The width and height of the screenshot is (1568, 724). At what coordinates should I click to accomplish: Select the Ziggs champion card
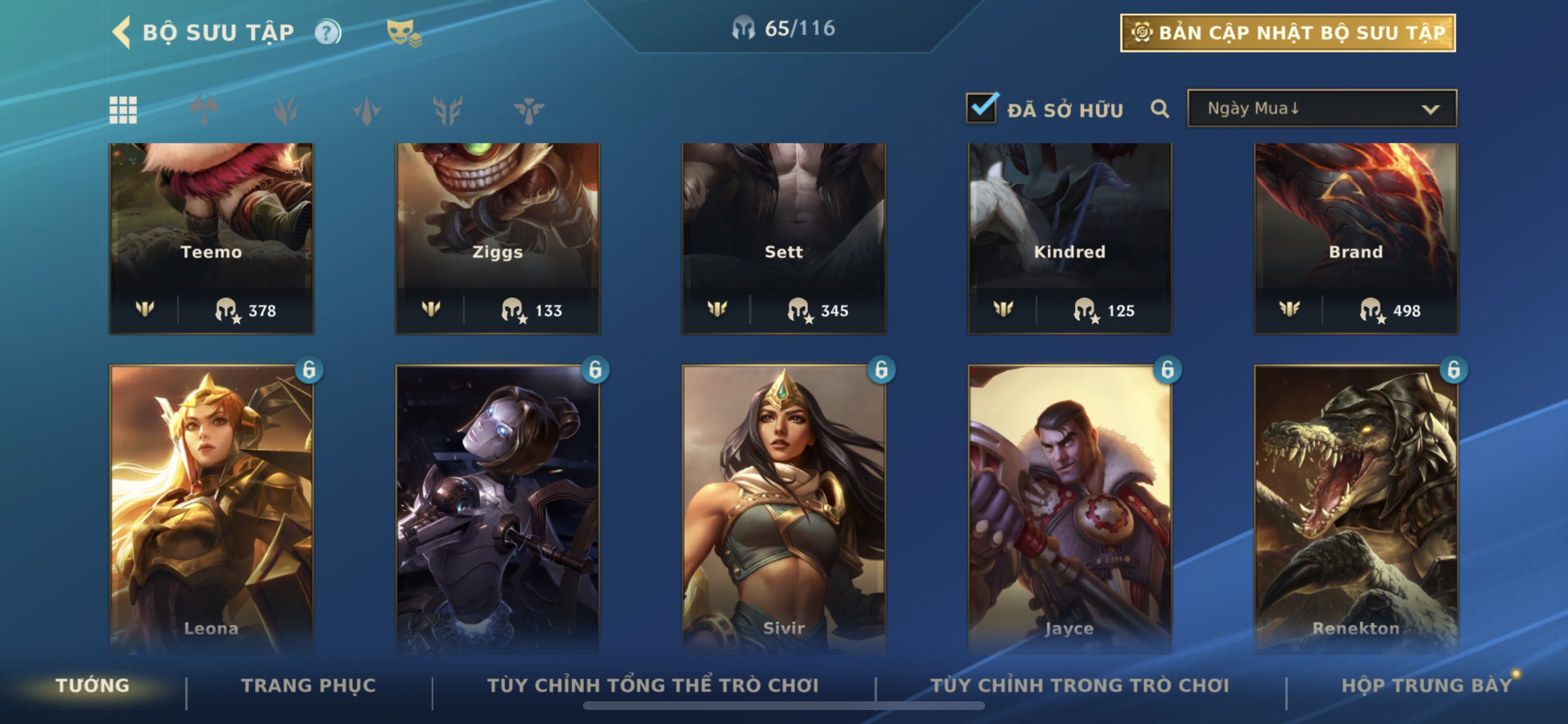click(x=498, y=237)
